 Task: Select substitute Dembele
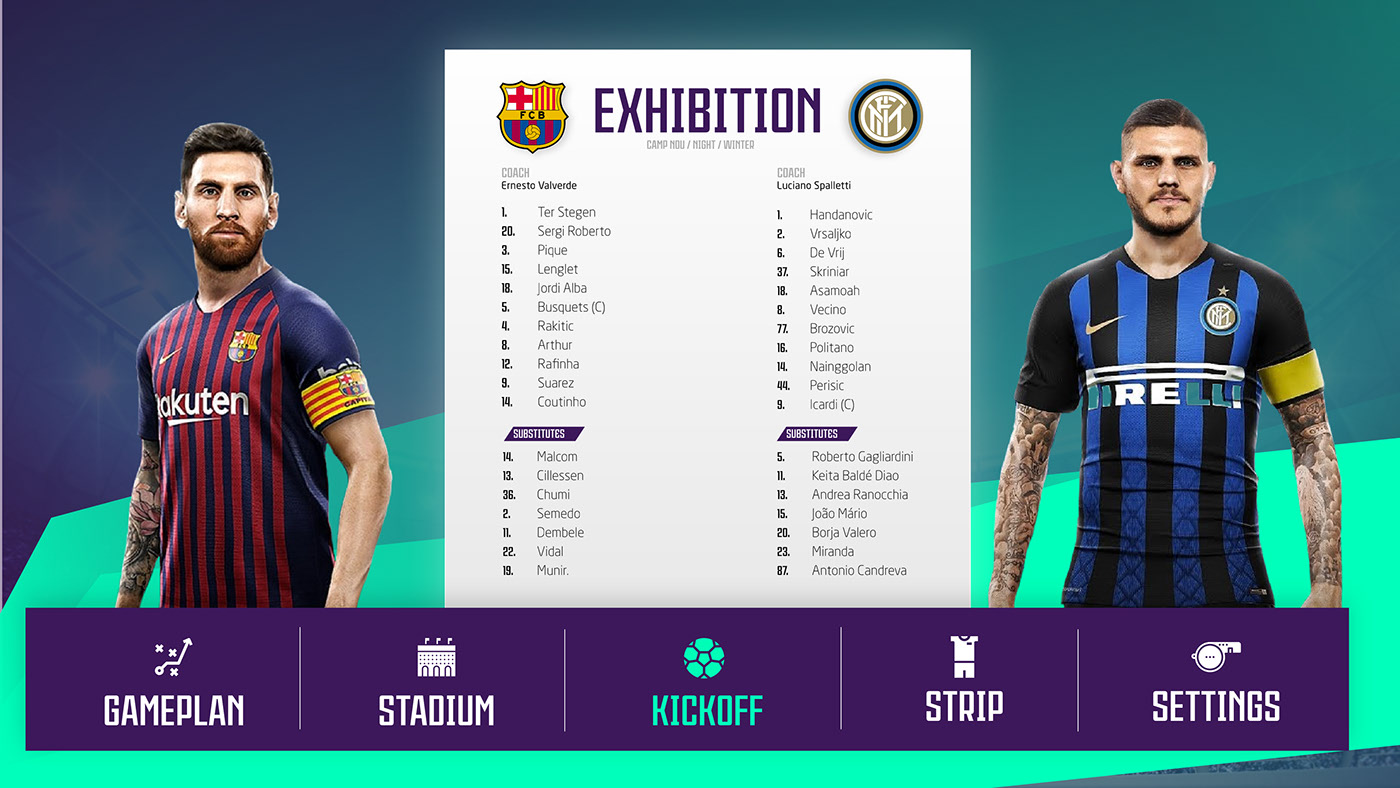pyautogui.click(x=560, y=533)
